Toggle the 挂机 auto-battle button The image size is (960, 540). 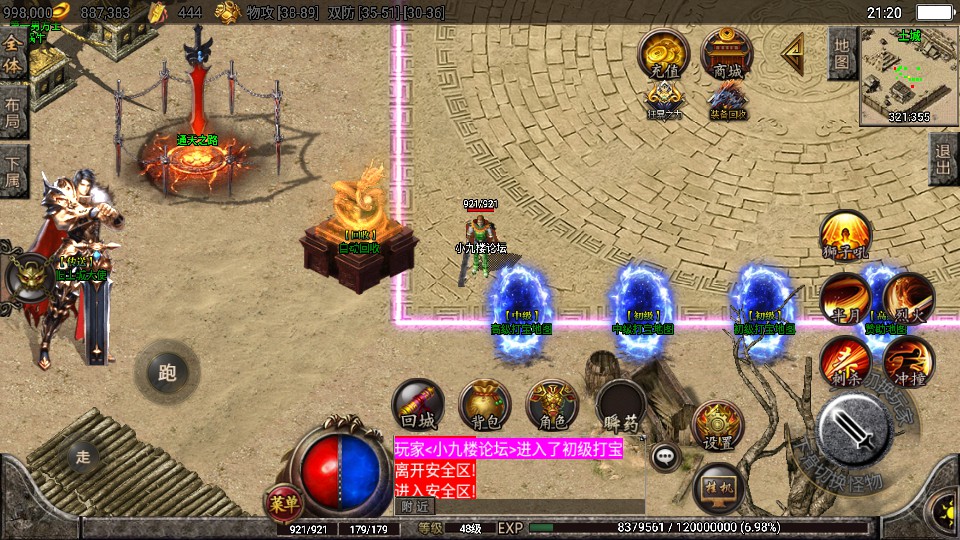[718, 487]
